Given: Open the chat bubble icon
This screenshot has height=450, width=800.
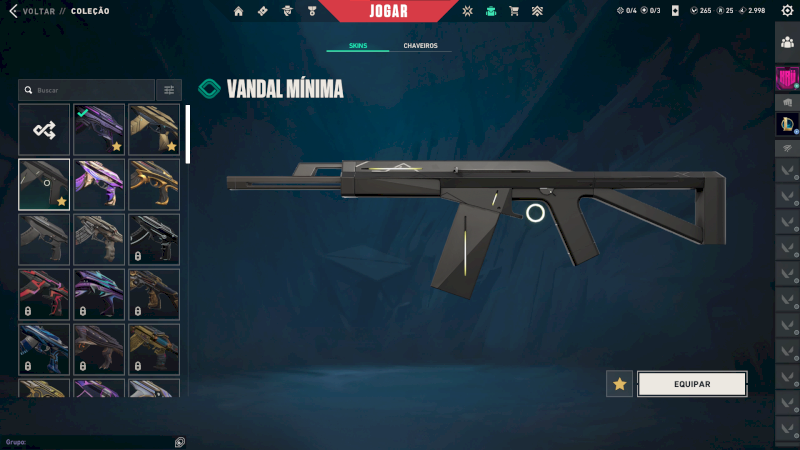Looking at the screenshot, I should coord(178,441).
